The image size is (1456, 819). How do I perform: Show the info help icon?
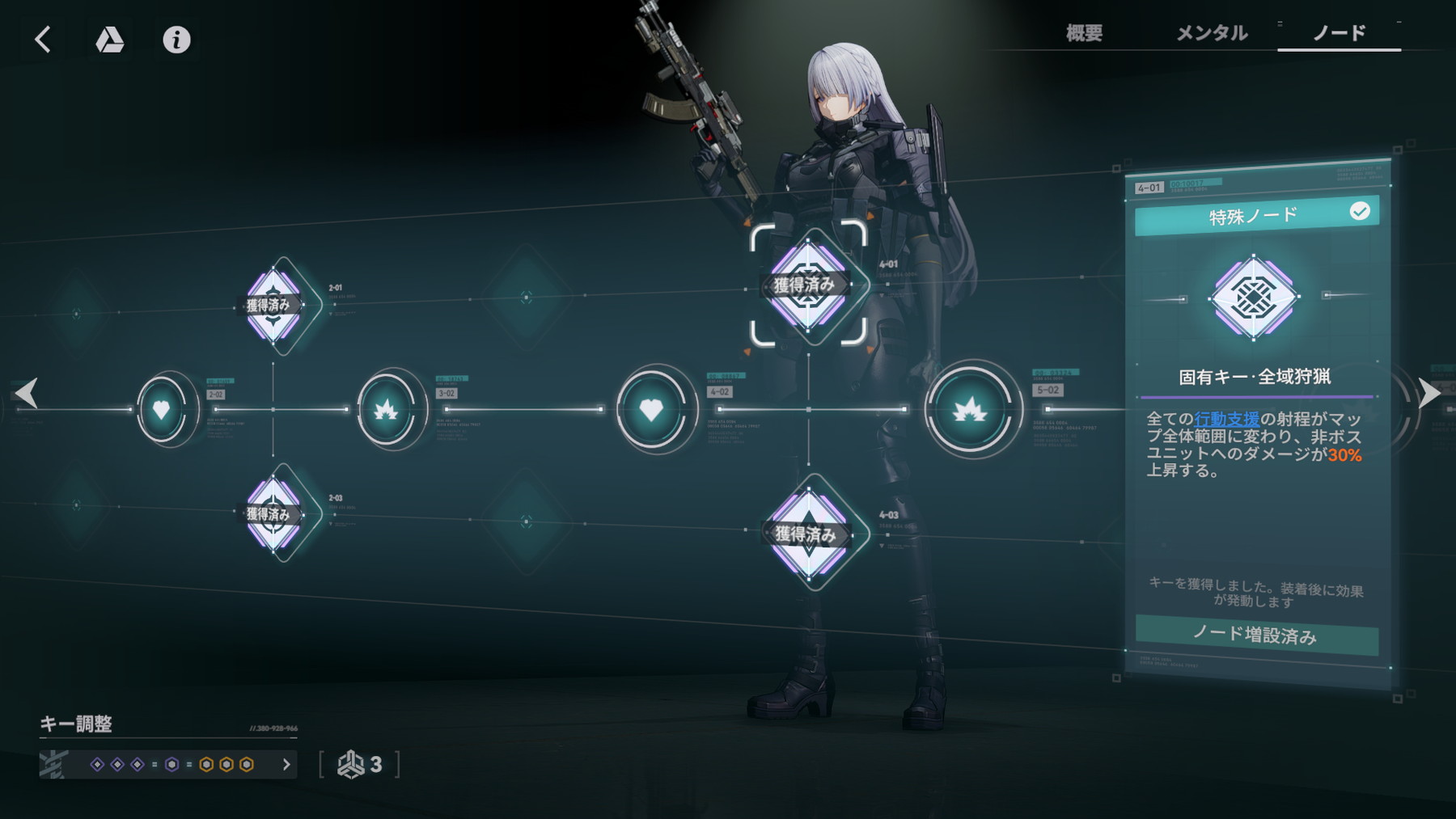(176, 39)
